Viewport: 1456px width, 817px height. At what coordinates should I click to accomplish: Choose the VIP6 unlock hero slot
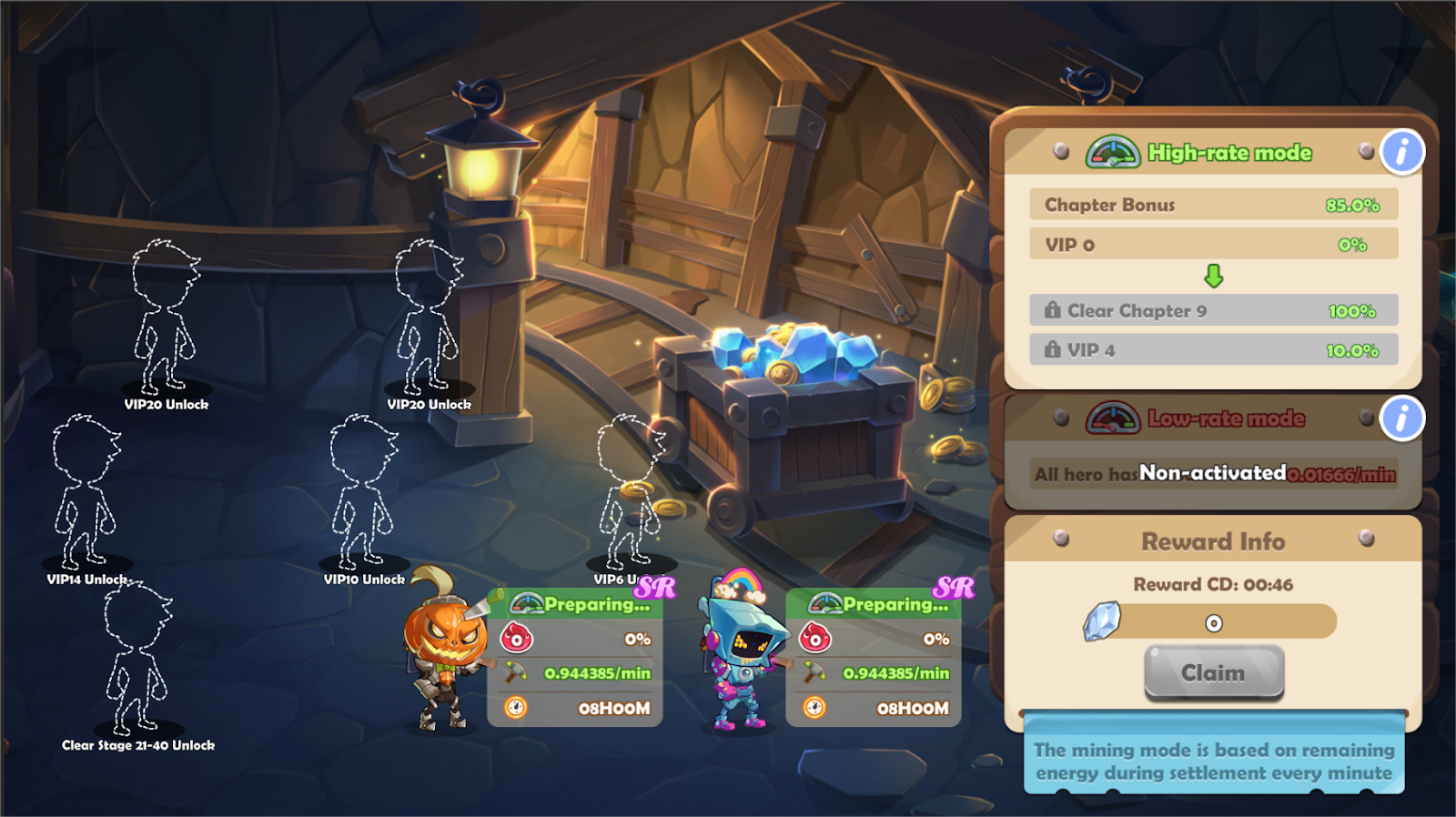click(x=630, y=496)
